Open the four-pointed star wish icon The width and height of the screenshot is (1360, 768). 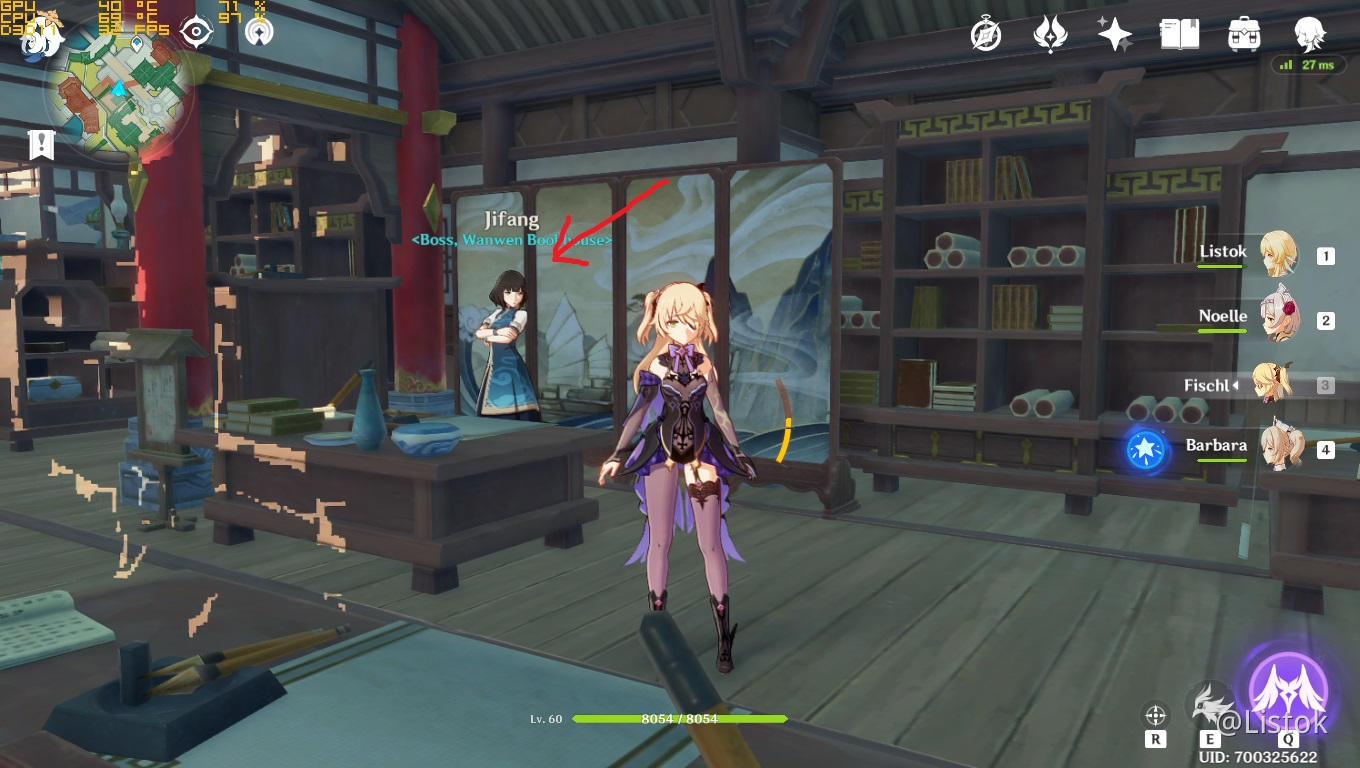click(1114, 35)
